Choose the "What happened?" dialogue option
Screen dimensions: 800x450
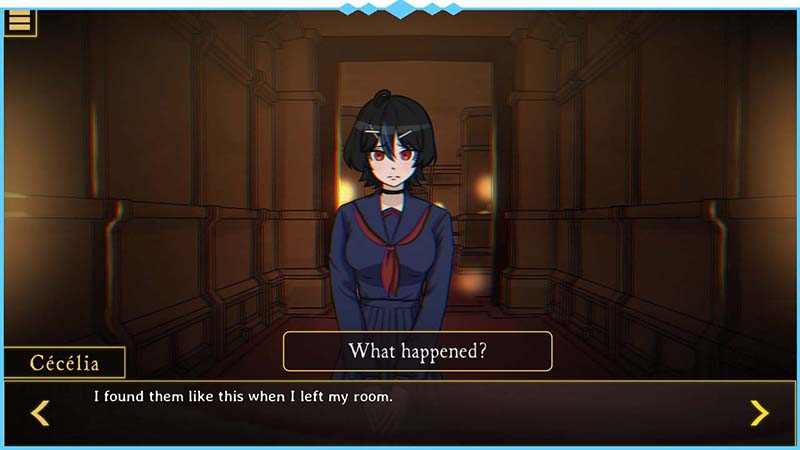417,351
